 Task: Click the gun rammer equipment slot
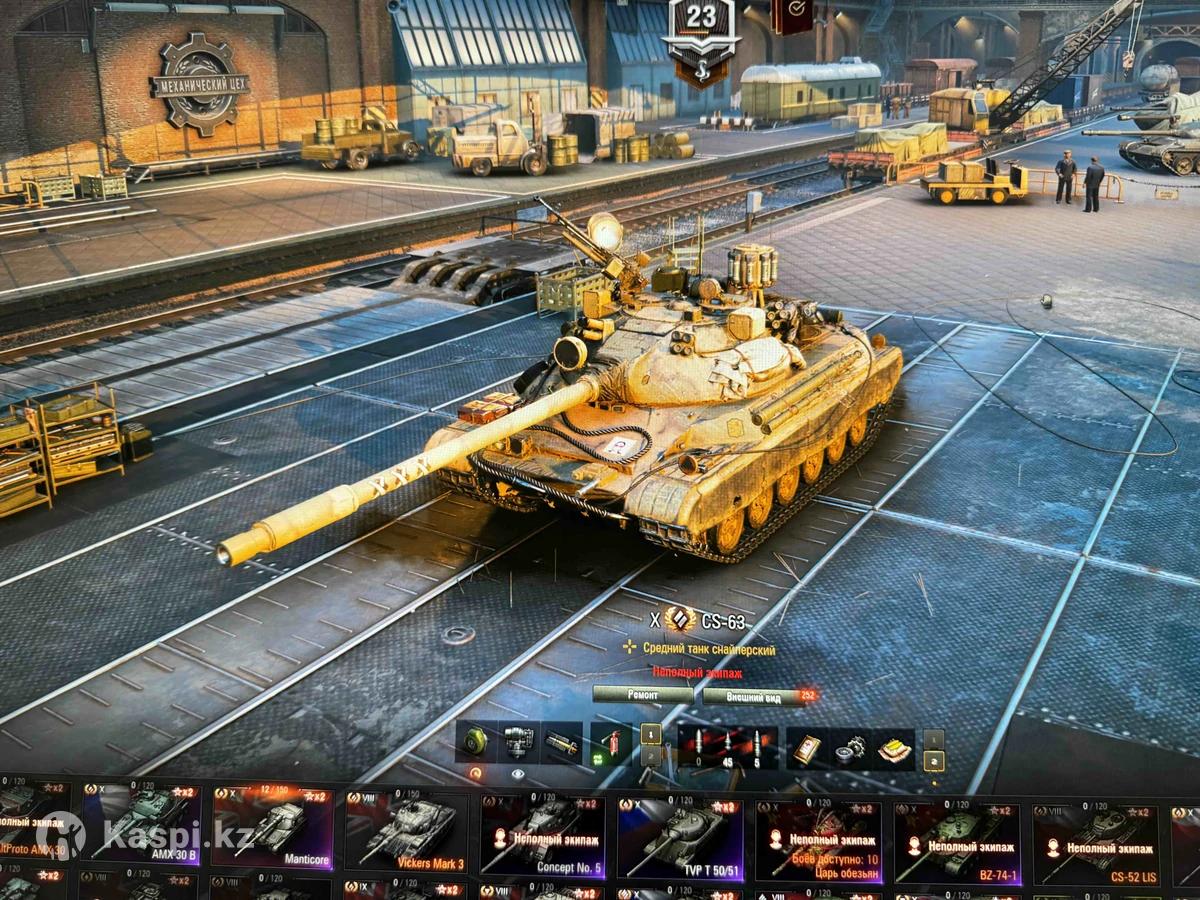pyautogui.click(x=561, y=743)
